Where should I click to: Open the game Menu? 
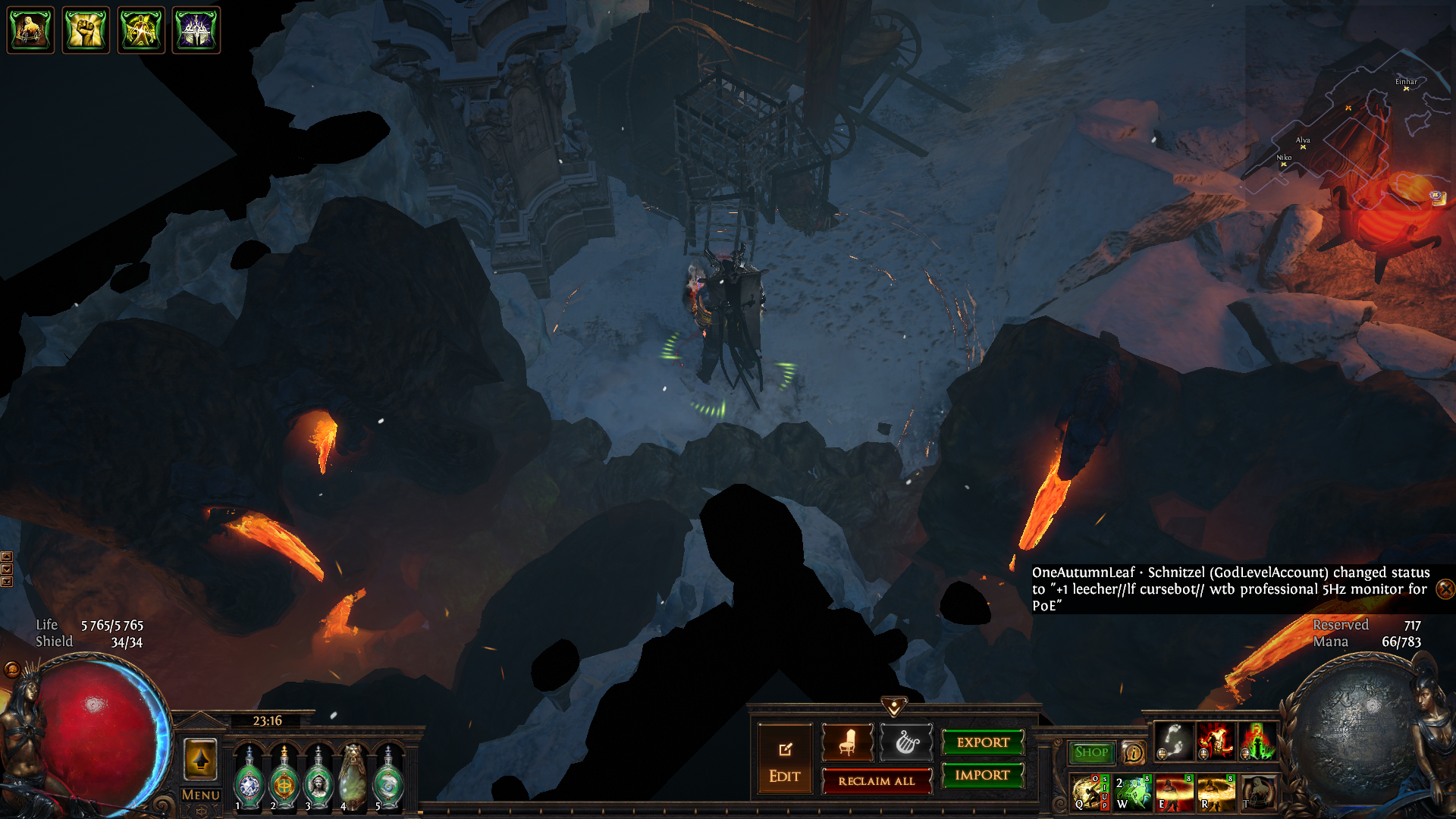[x=201, y=795]
